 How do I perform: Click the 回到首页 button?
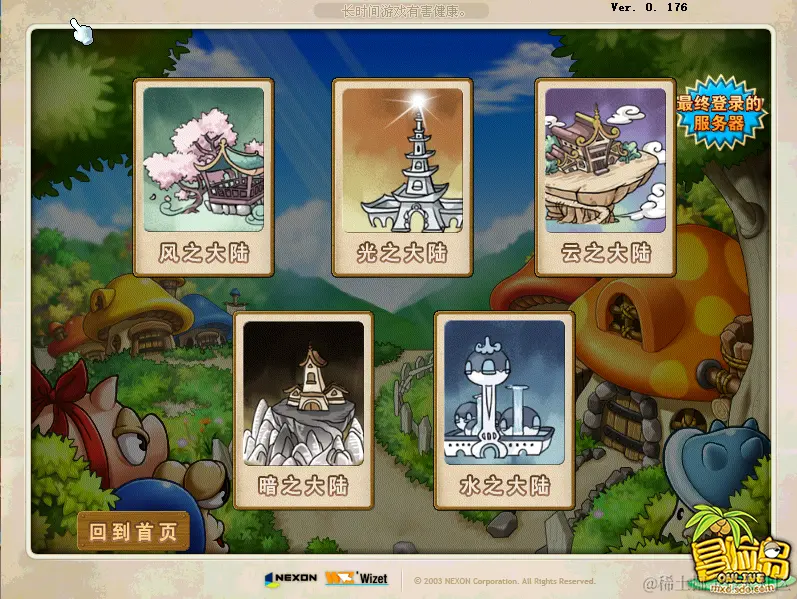[133, 532]
